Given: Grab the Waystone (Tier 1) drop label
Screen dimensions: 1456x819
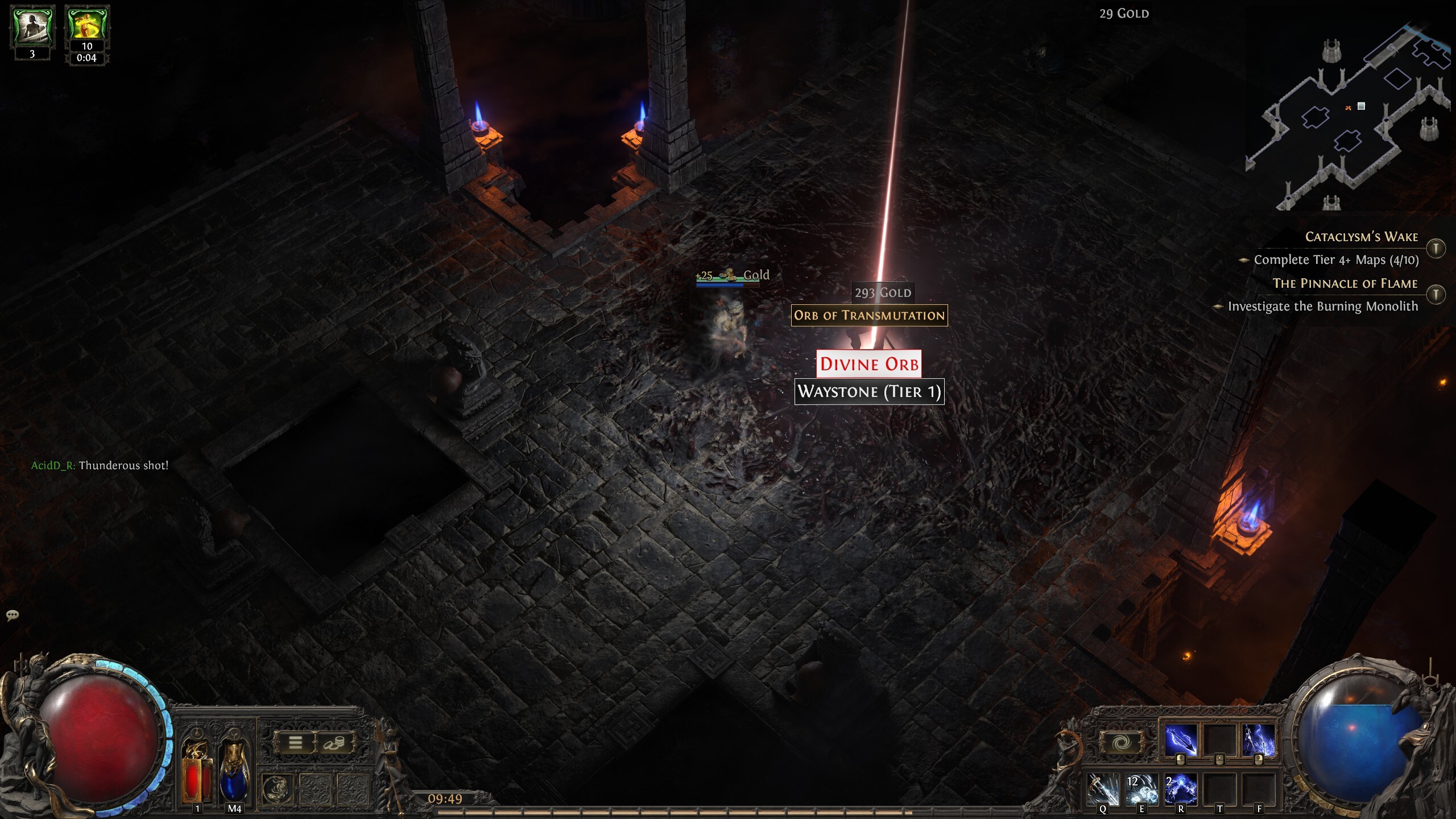Looking at the screenshot, I should coord(869,391).
